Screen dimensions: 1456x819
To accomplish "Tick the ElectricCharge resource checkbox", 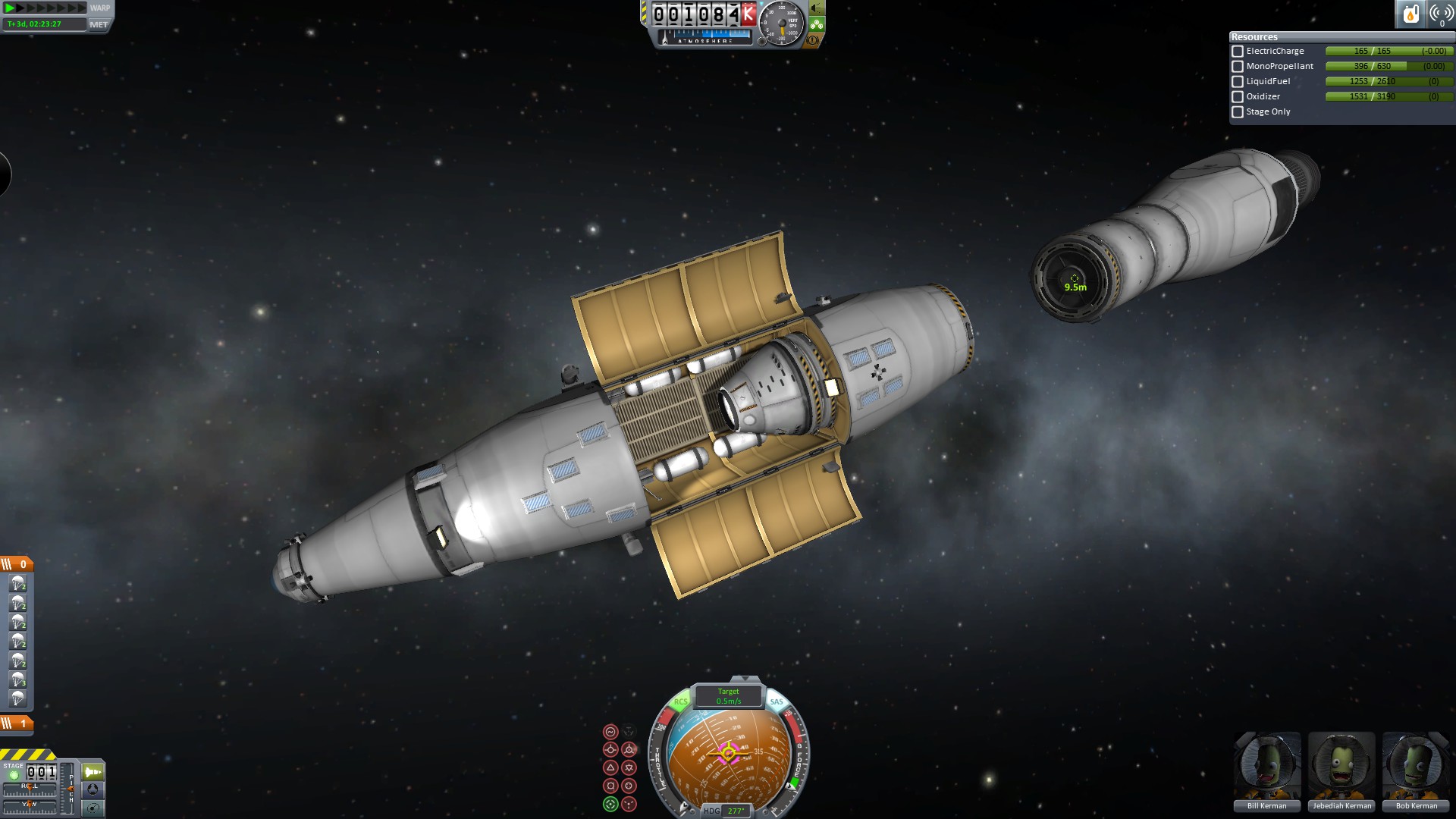I will 1238,52.
